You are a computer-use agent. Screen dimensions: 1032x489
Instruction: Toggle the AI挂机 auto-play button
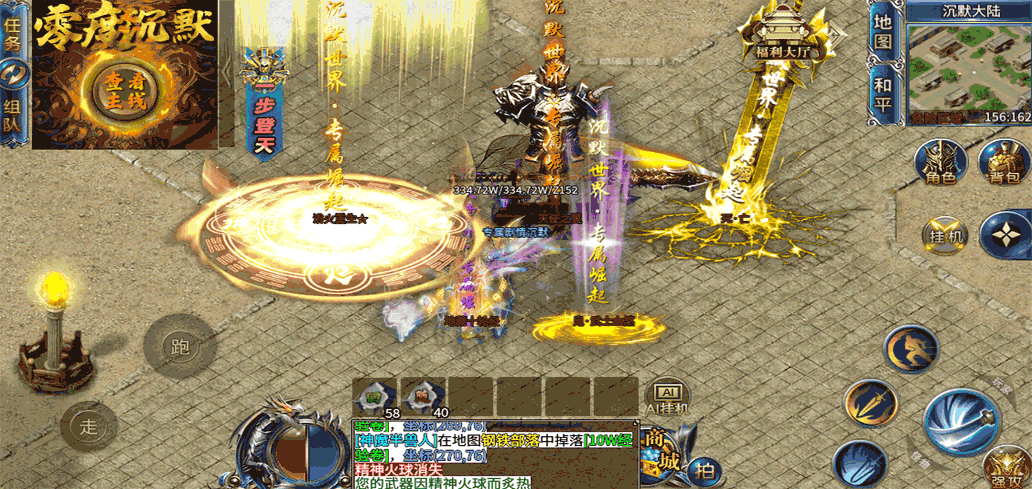coord(667,395)
